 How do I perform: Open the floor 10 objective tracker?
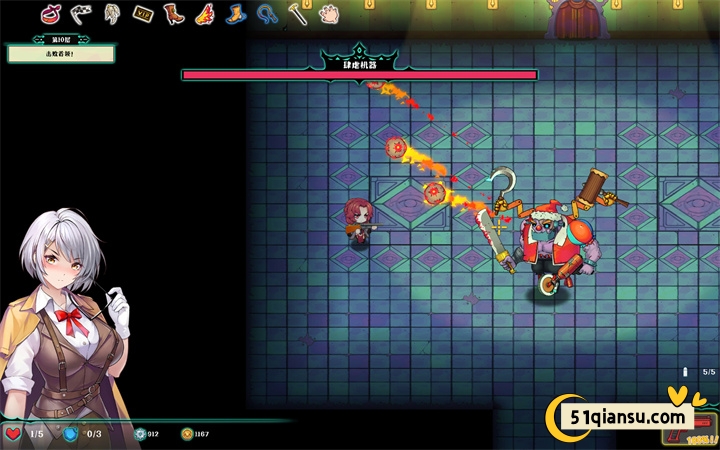[47, 50]
